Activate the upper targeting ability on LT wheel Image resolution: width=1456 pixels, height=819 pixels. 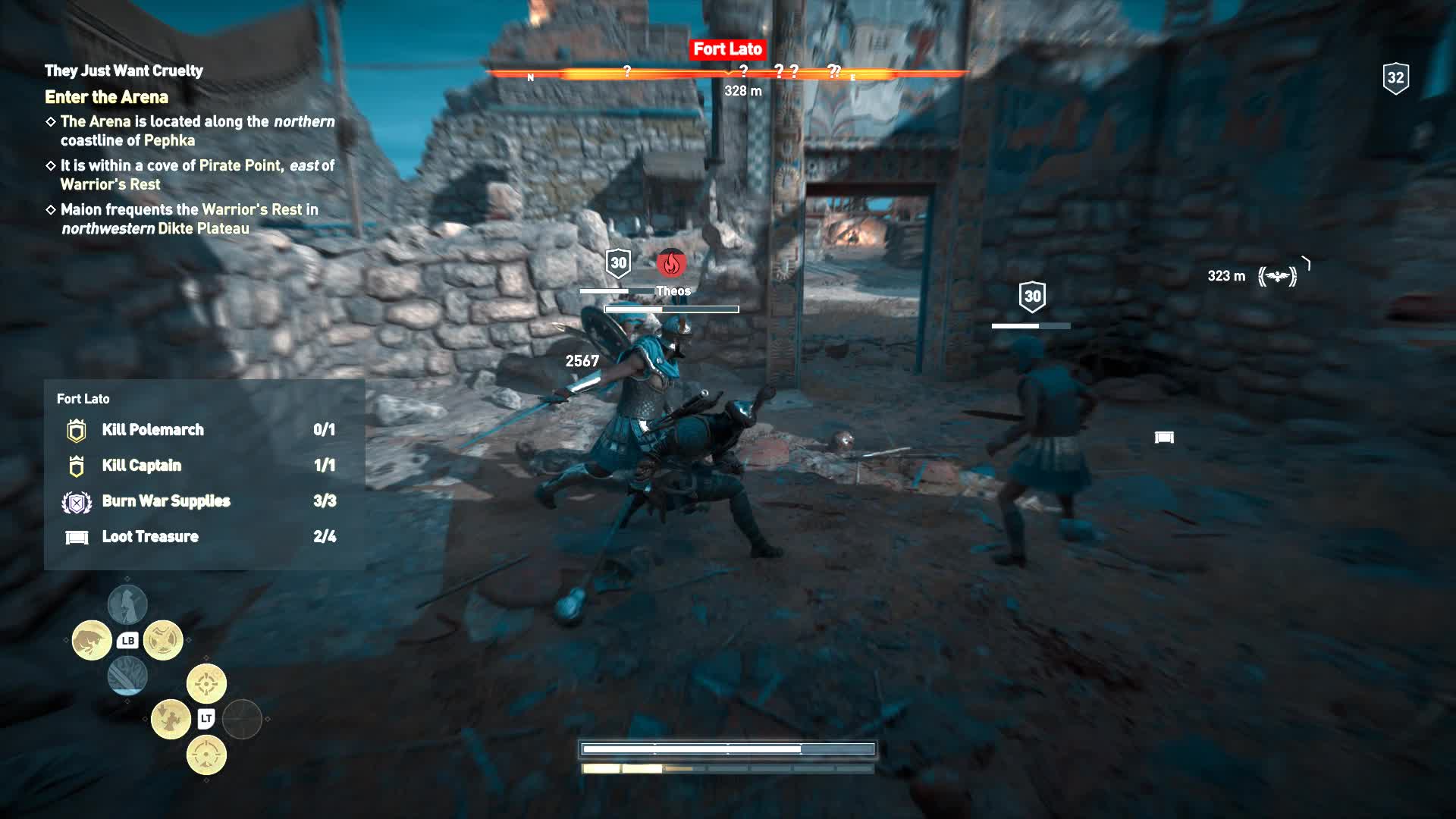(x=206, y=683)
